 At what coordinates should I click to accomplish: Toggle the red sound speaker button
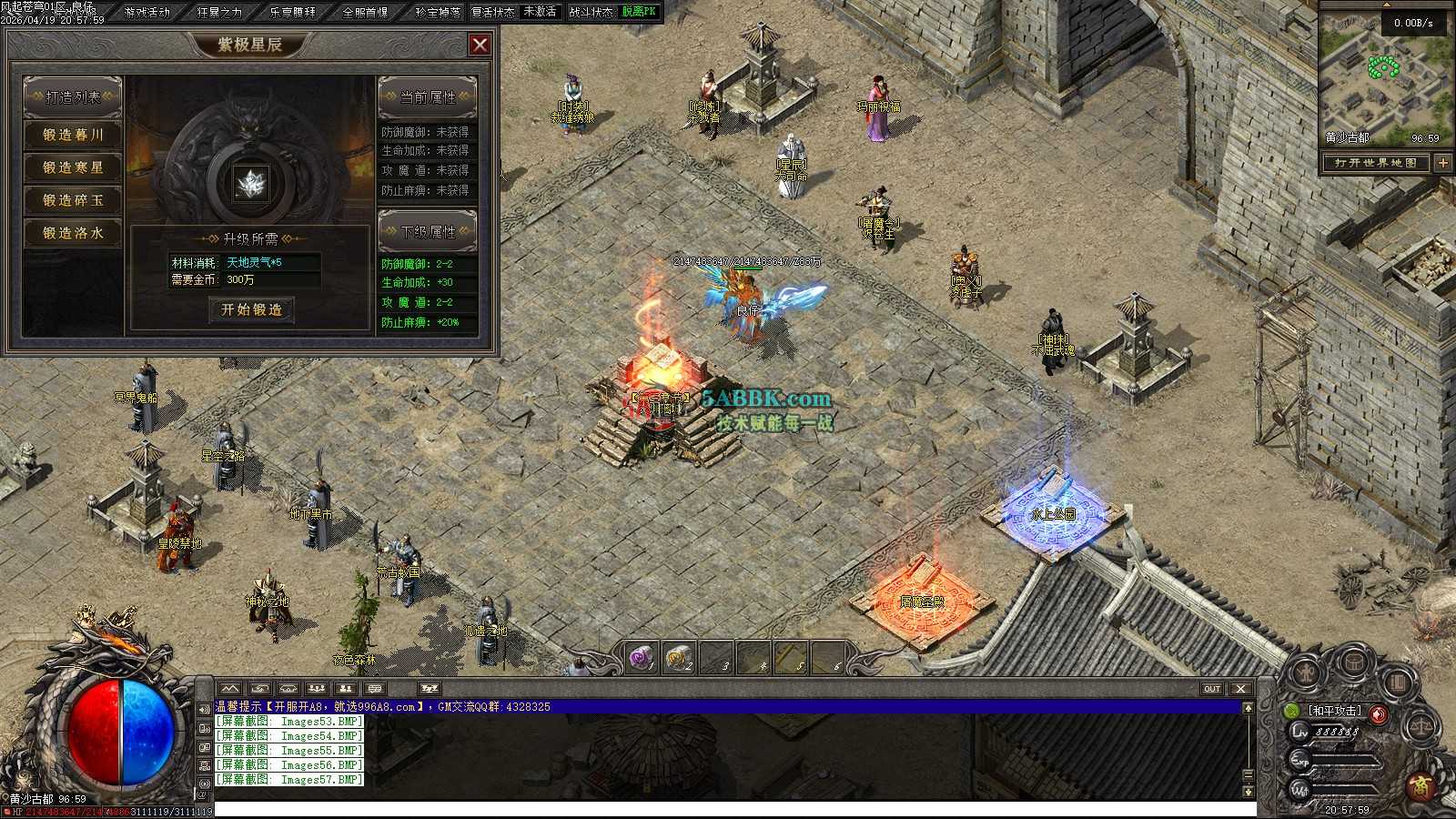coord(1379,714)
